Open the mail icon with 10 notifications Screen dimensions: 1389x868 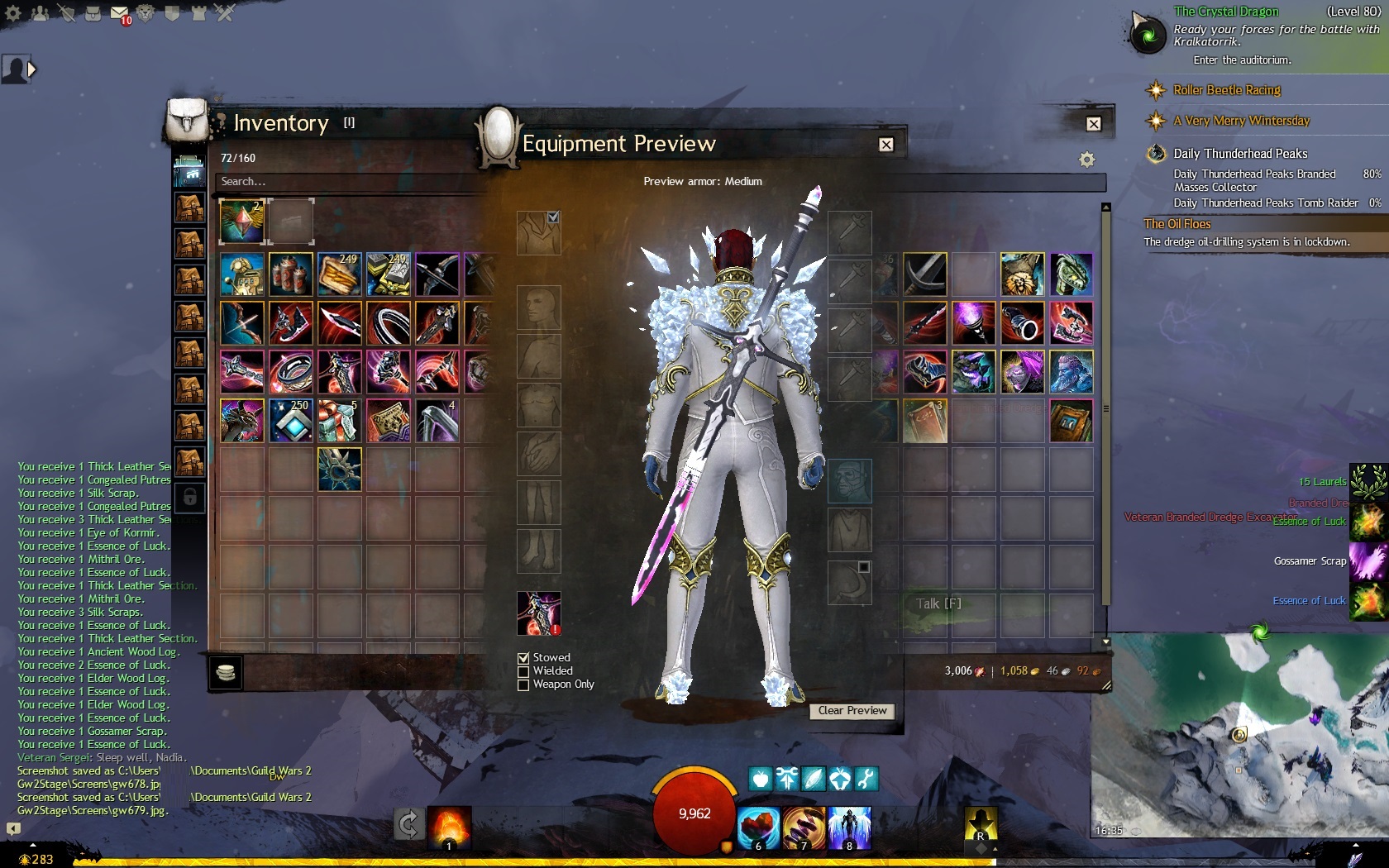[120, 14]
